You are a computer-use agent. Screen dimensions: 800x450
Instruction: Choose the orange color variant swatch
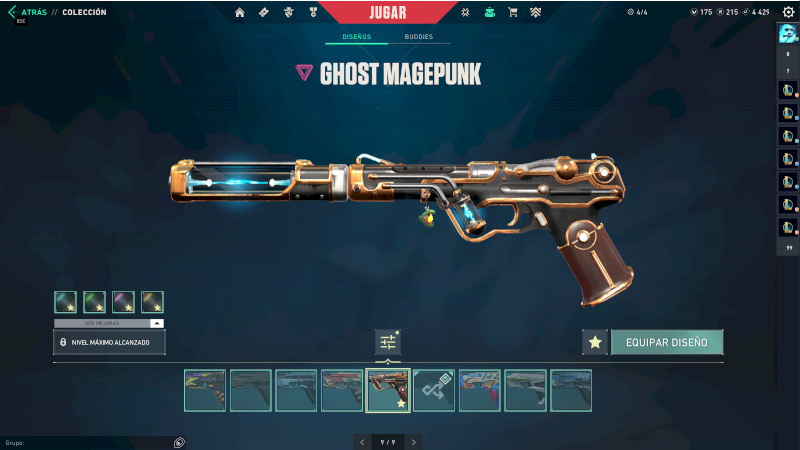pyautogui.click(x=152, y=302)
